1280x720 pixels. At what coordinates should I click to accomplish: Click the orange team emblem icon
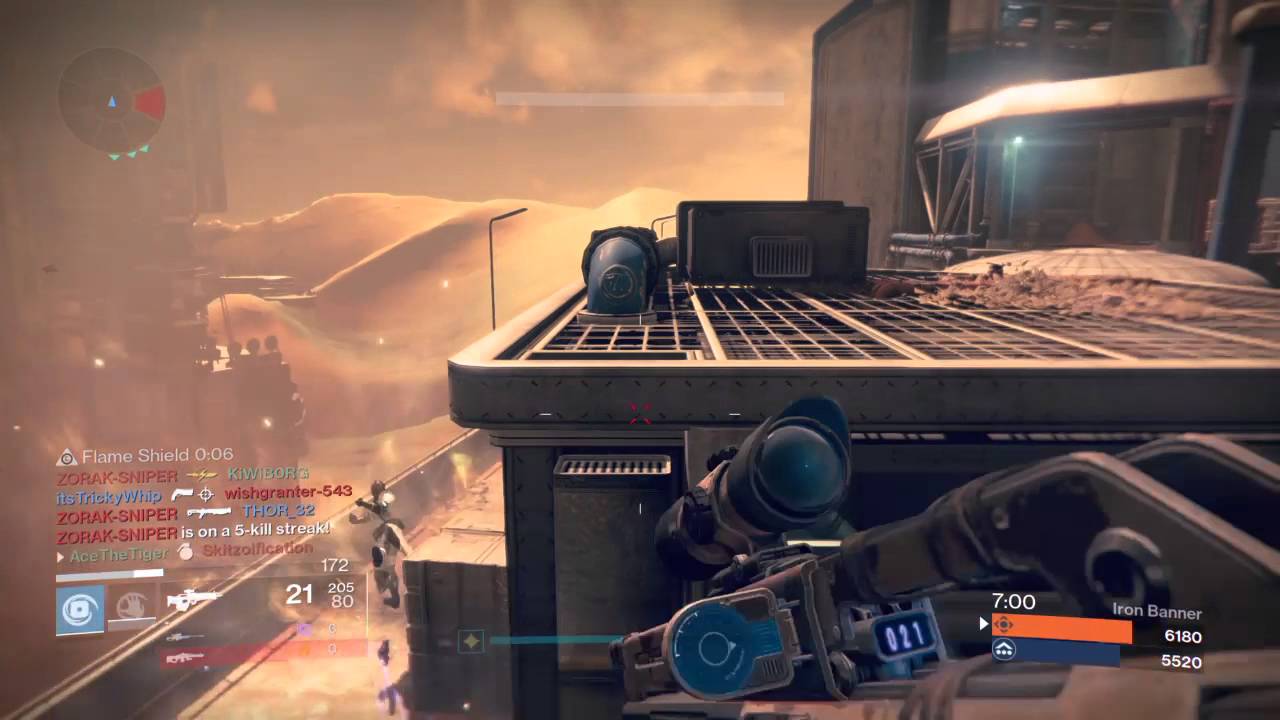coord(1003,625)
